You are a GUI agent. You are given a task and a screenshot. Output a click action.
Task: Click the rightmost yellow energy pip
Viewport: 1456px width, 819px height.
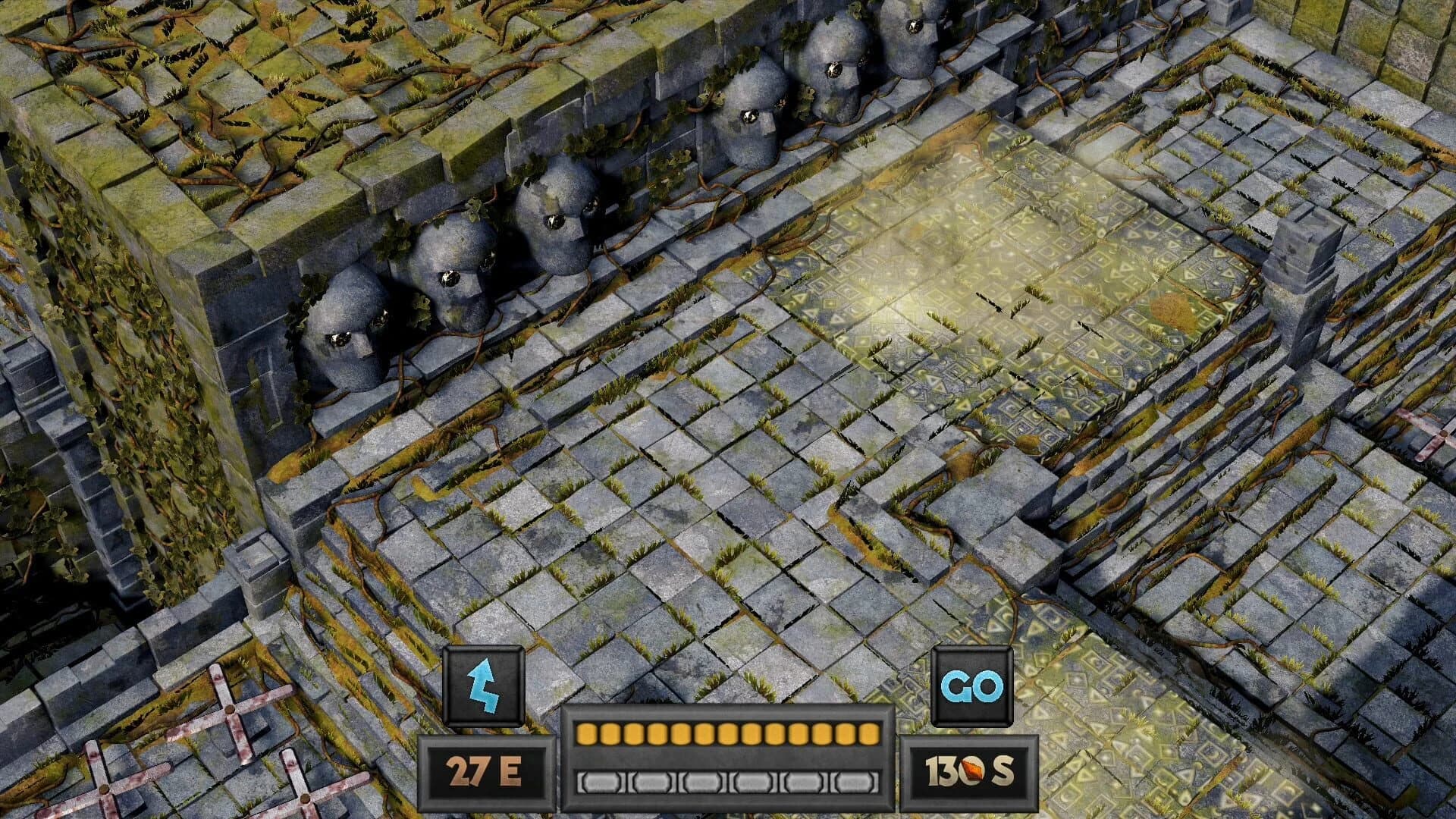(868, 733)
